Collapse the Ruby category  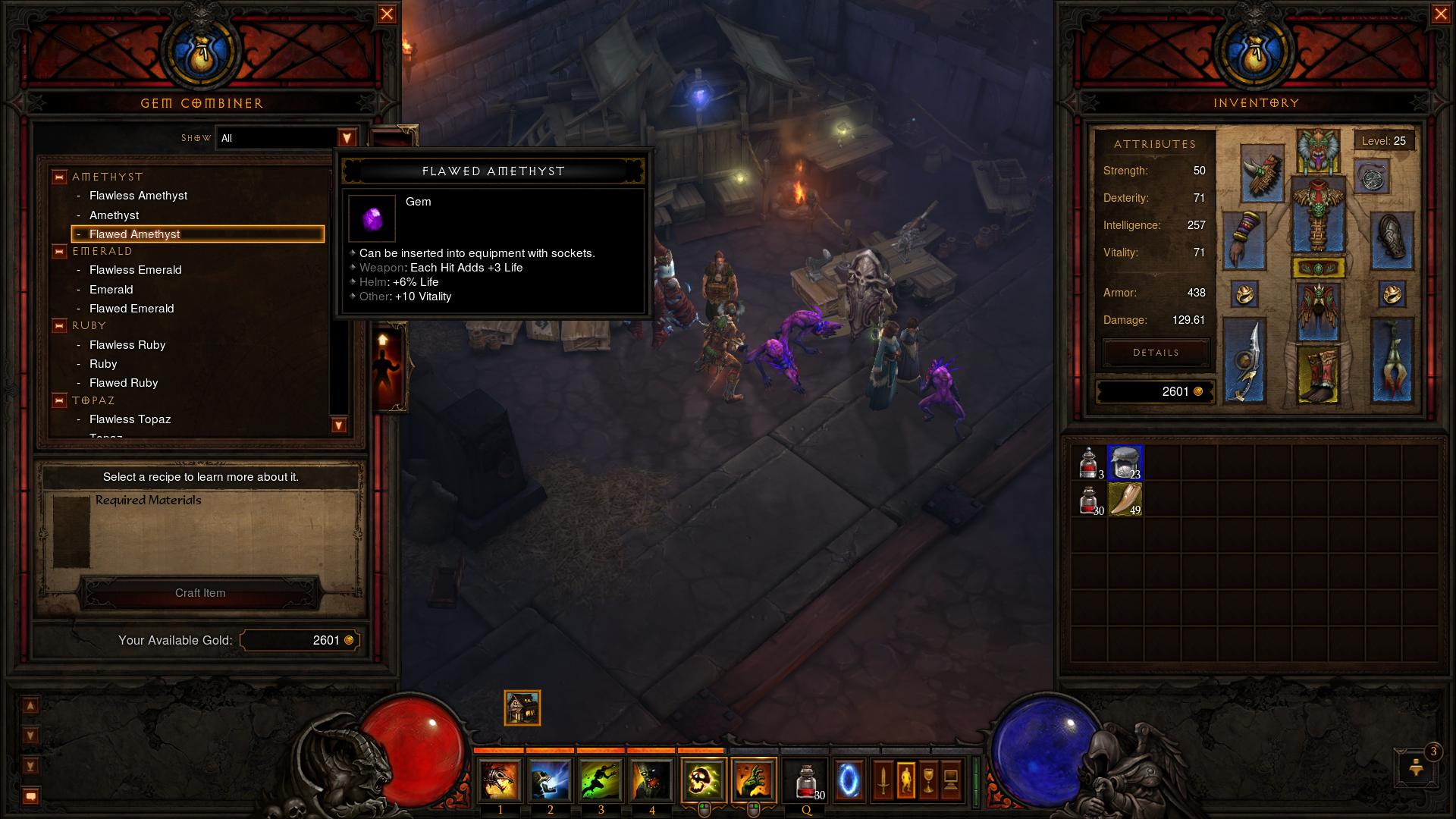click(x=59, y=326)
